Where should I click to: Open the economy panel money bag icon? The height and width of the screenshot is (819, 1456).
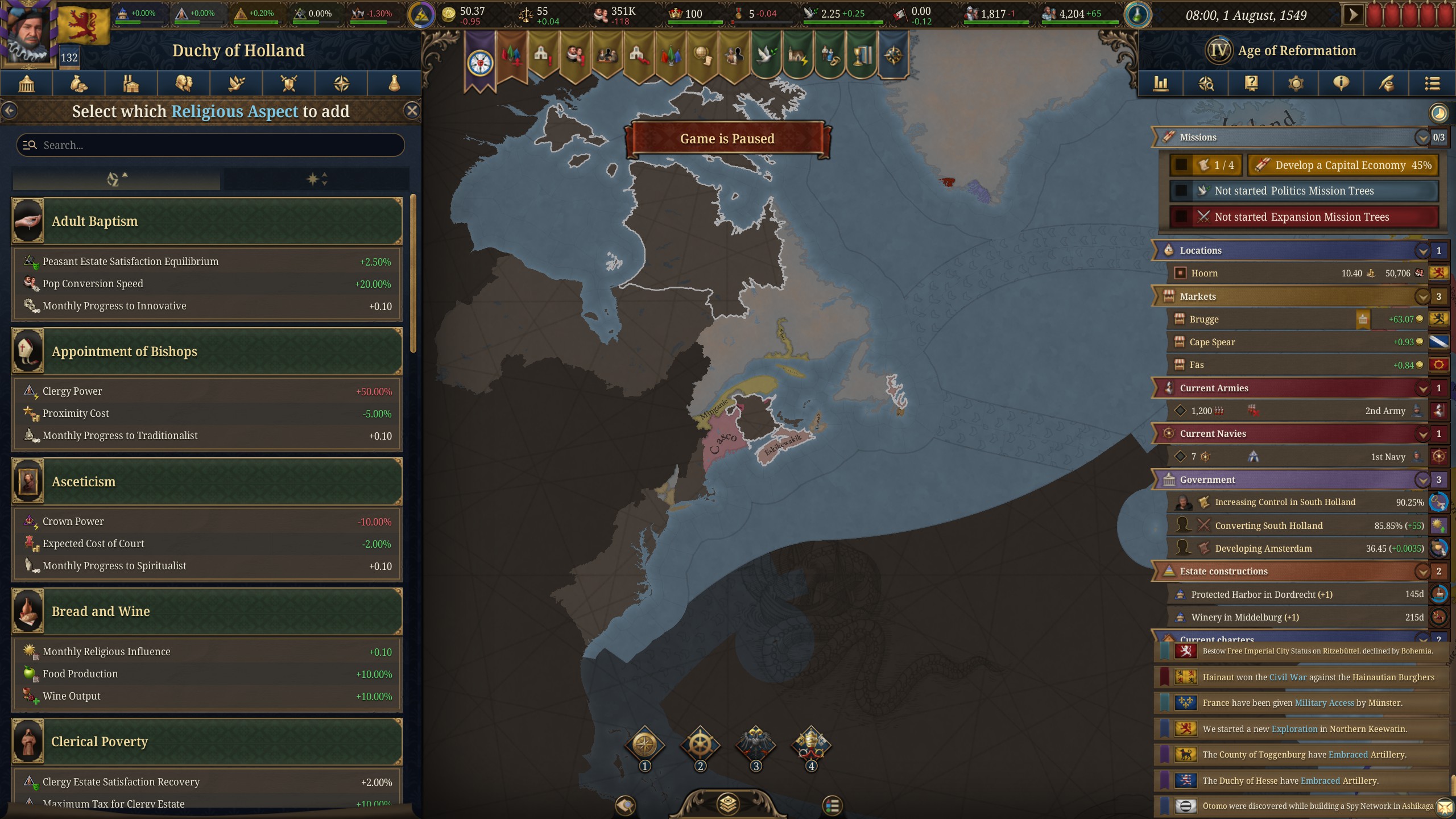click(78, 83)
